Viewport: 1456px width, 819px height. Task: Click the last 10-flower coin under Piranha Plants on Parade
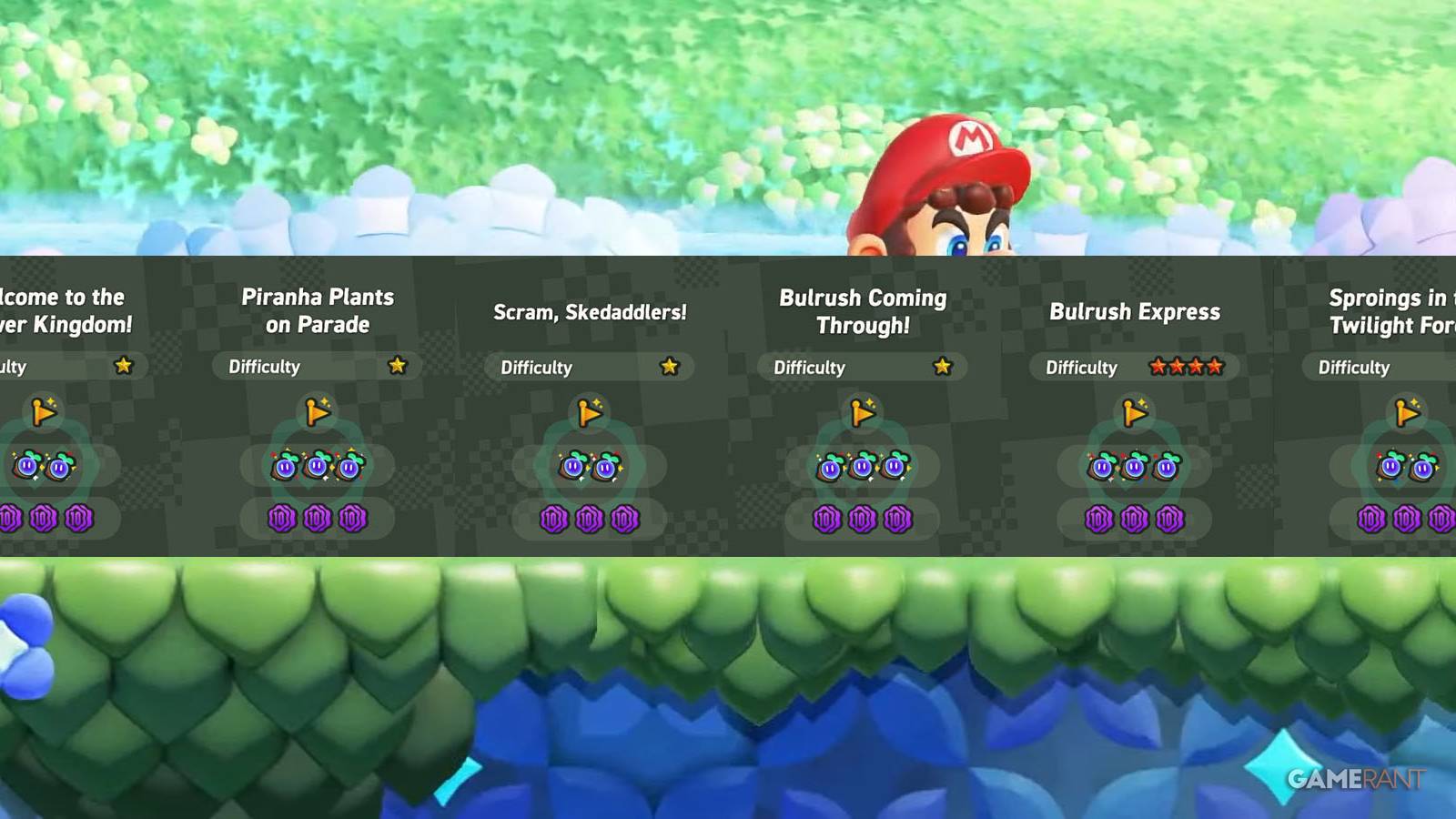point(350,519)
